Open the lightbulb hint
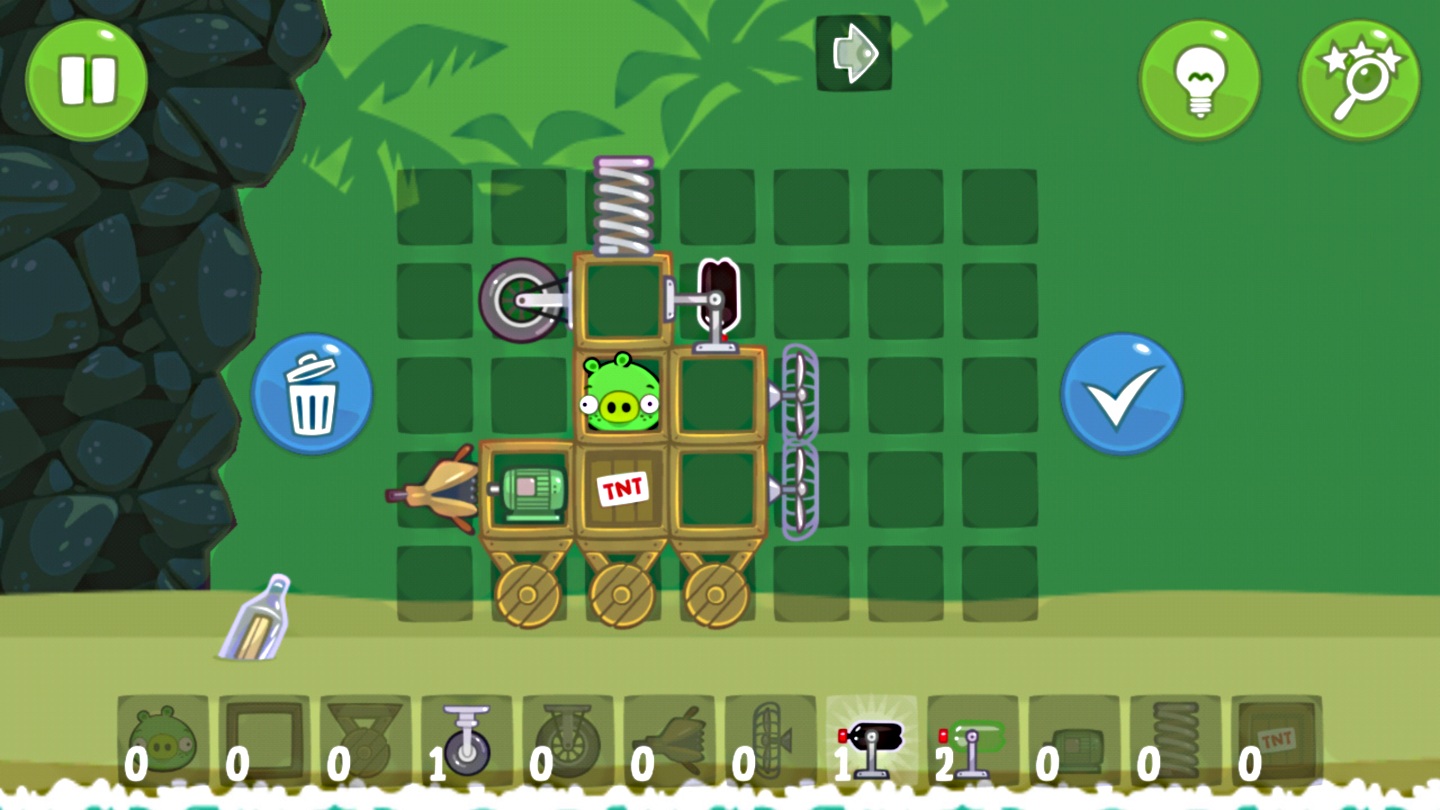The width and height of the screenshot is (1440, 810). click(x=1199, y=79)
